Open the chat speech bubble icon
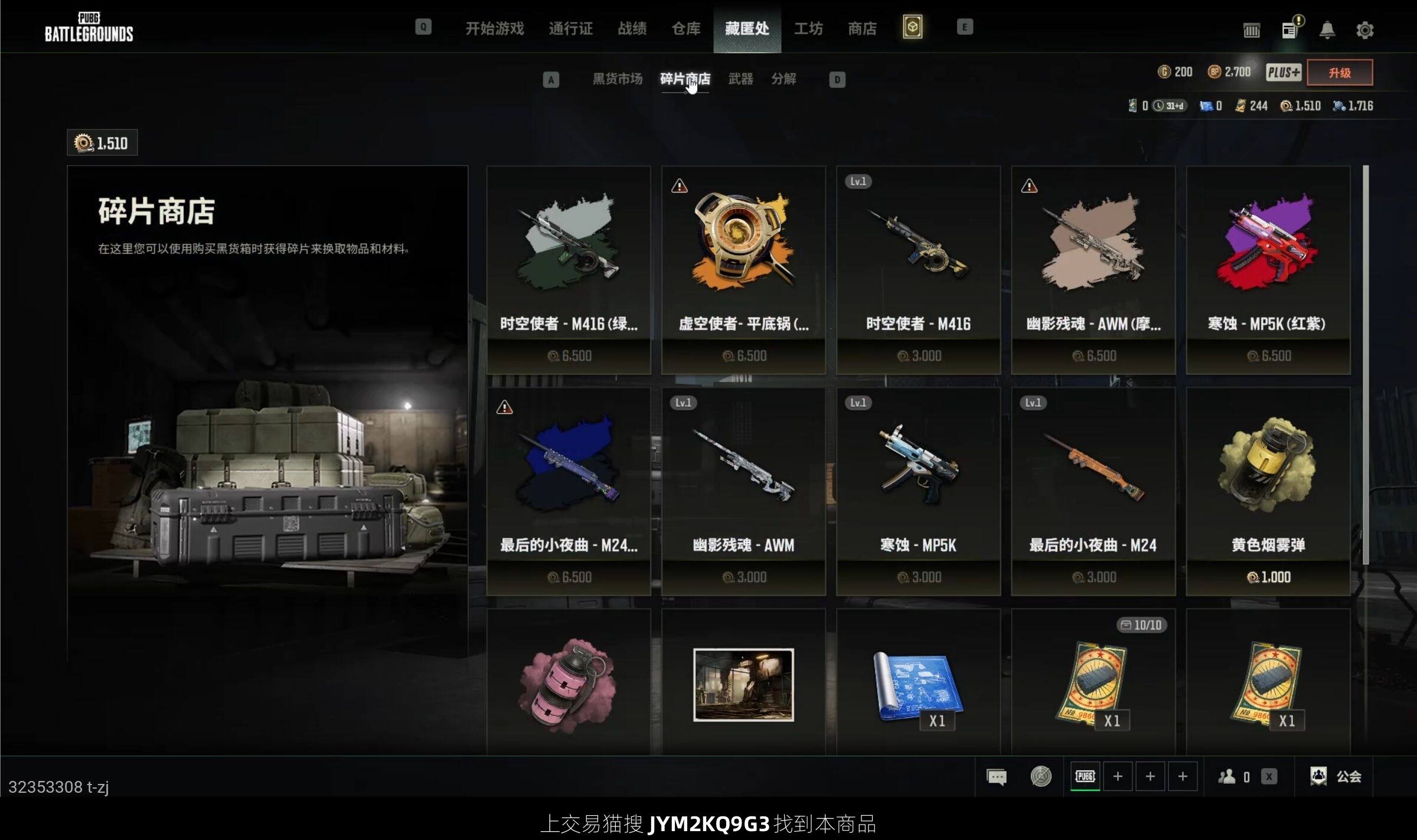Screen dimensions: 1417x840 pos(997,776)
